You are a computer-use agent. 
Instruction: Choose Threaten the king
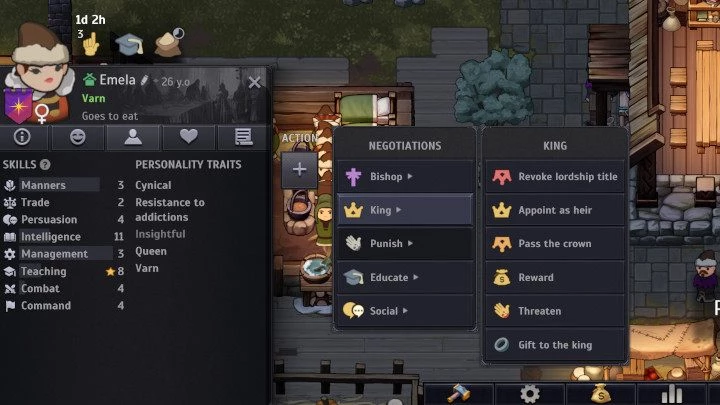click(x=555, y=311)
